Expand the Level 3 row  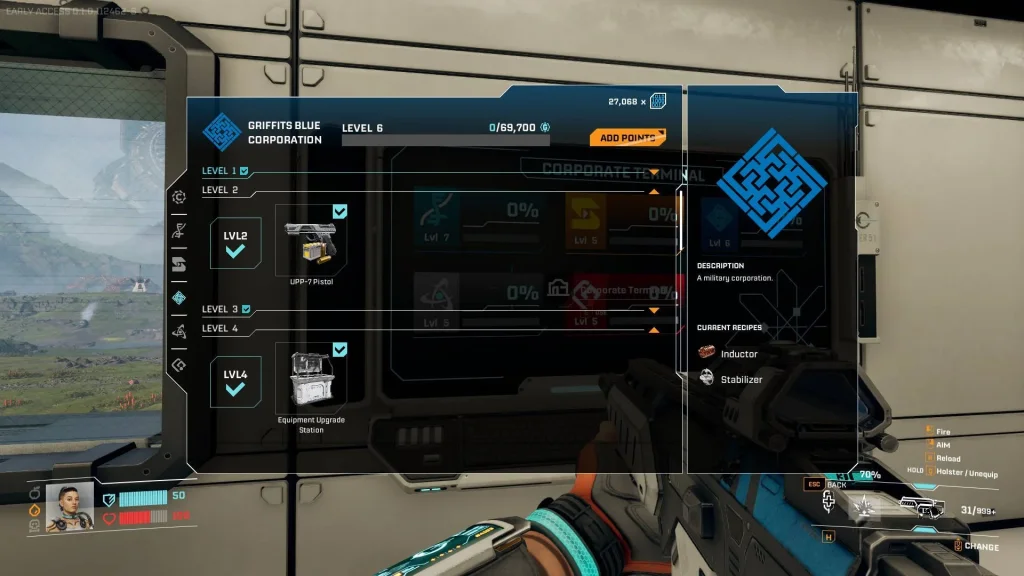(653, 311)
